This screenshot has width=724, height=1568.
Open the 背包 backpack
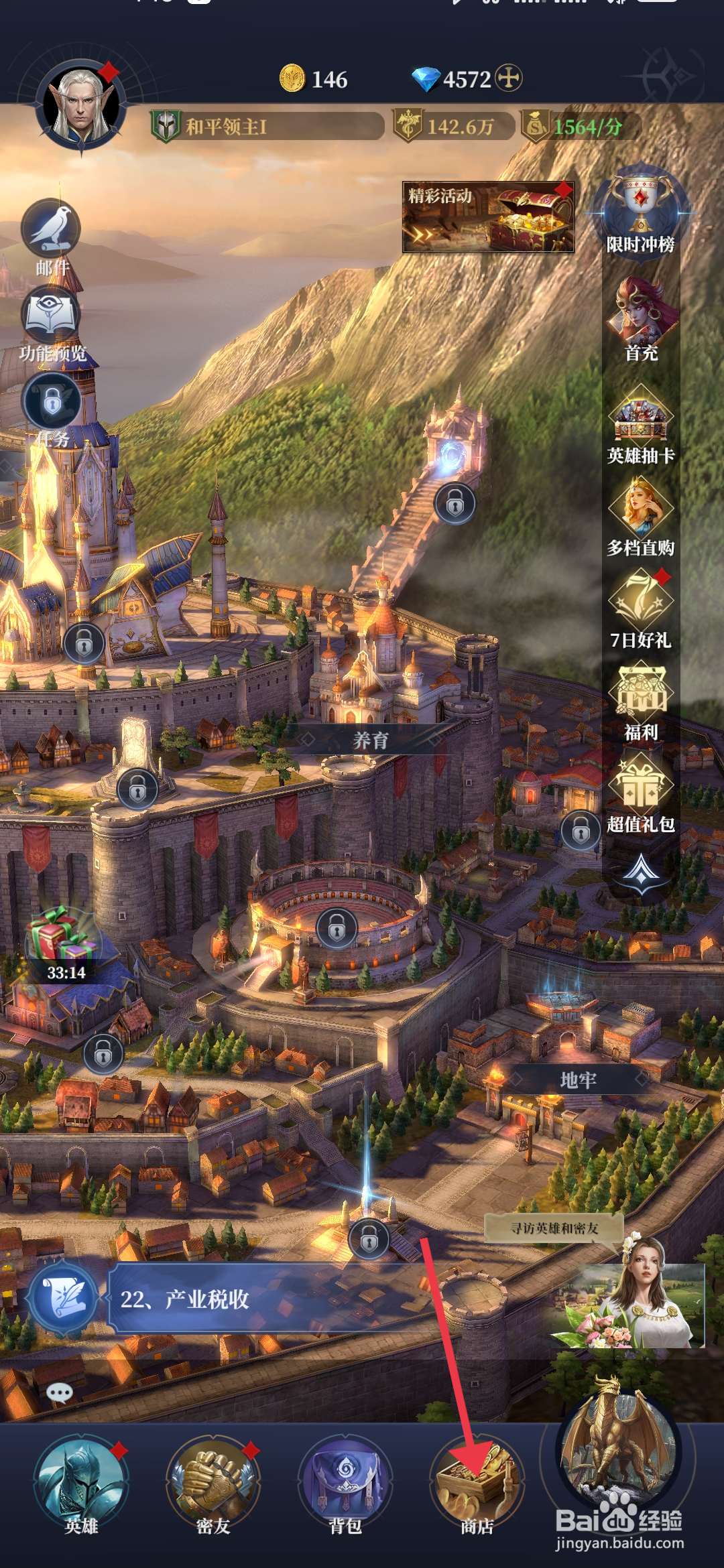point(345,1484)
